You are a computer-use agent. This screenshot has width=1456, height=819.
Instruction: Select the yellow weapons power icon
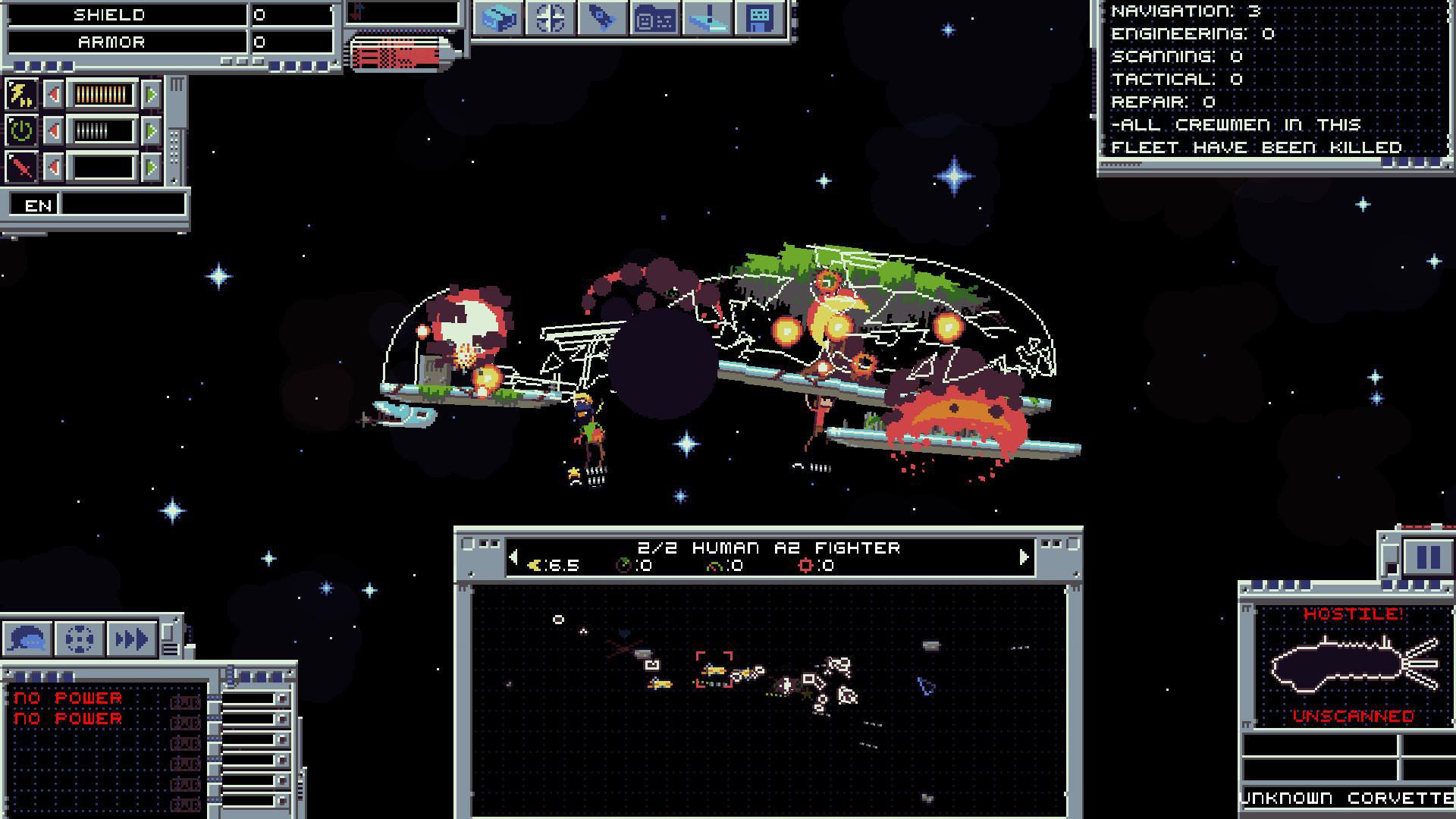point(20,95)
